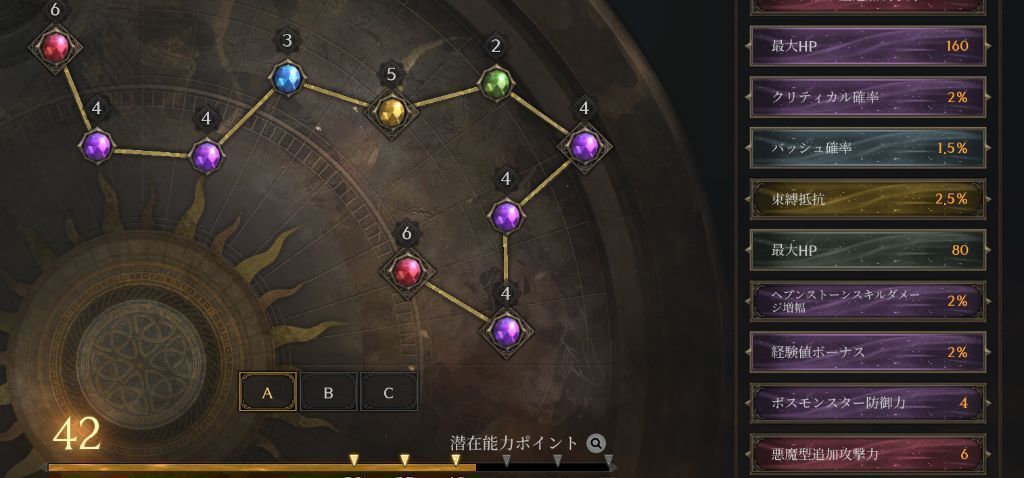This screenshot has height=478, width=1024.
Task: Open the 潜在能力ポイント magnifier icon
Action: pyautogui.click(x=596, y=443)
